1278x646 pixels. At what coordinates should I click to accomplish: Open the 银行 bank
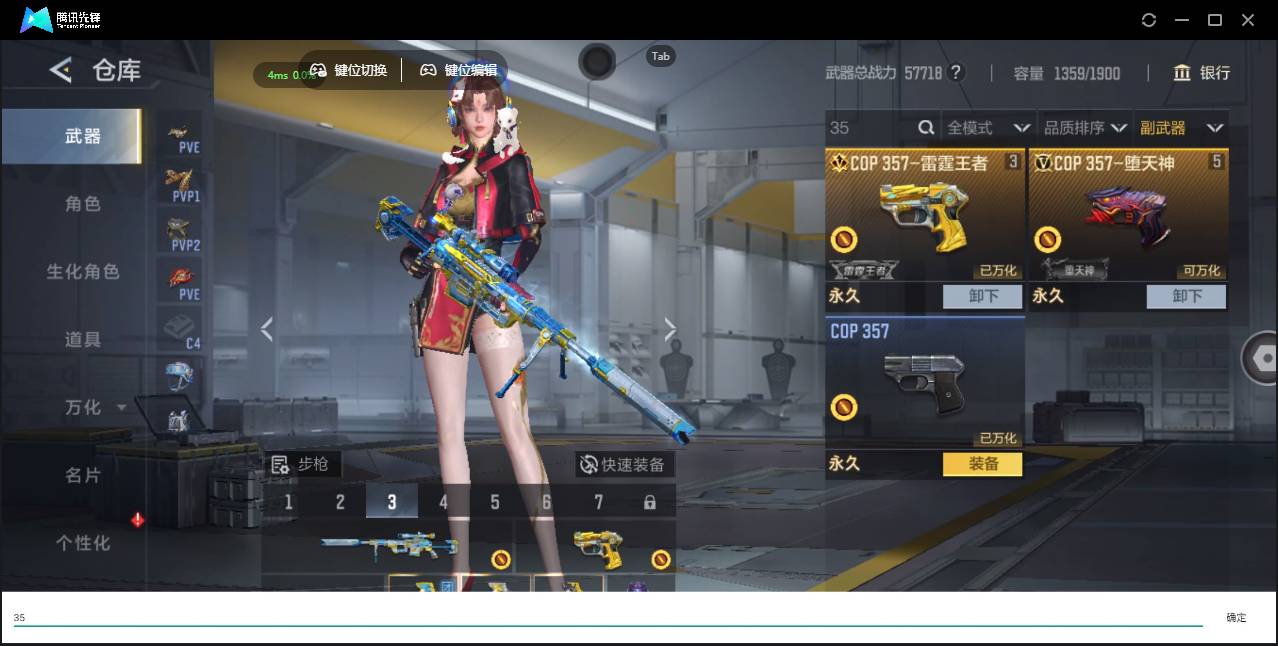point(1201,73)
